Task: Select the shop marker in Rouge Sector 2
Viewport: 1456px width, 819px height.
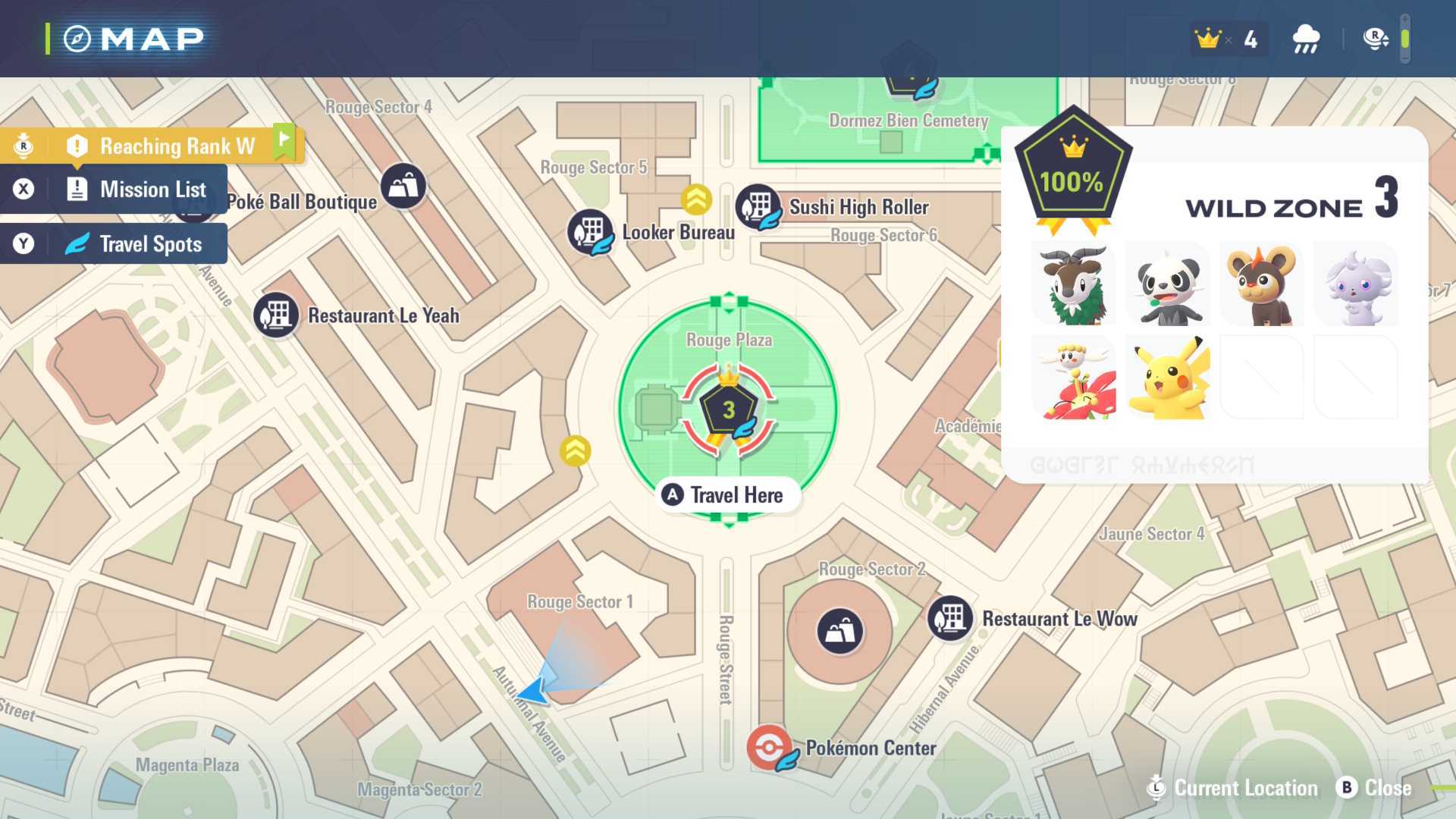Action: tap(839, 631)
